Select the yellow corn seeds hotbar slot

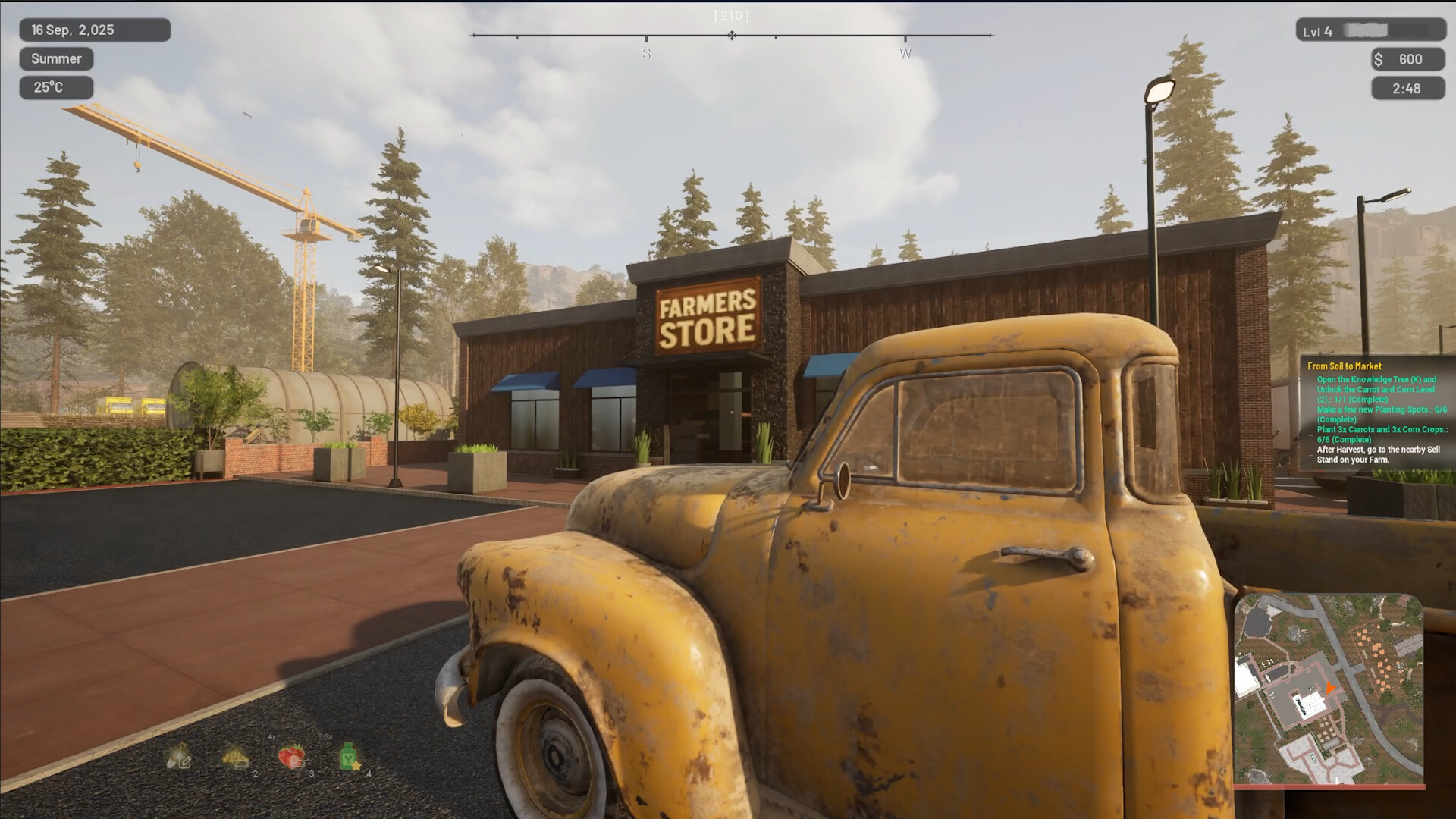pos(235,757)
